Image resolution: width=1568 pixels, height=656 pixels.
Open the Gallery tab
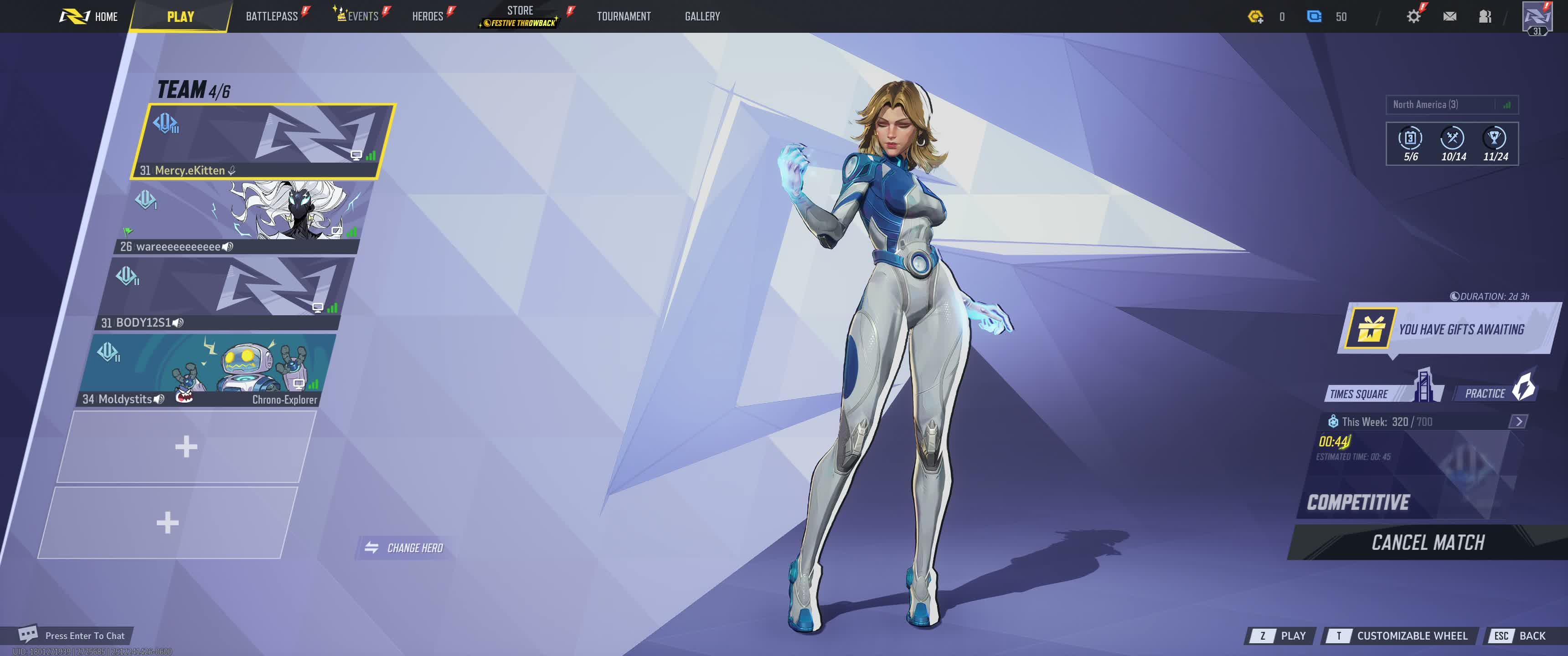pyautogui.click(x=702, y=16)
